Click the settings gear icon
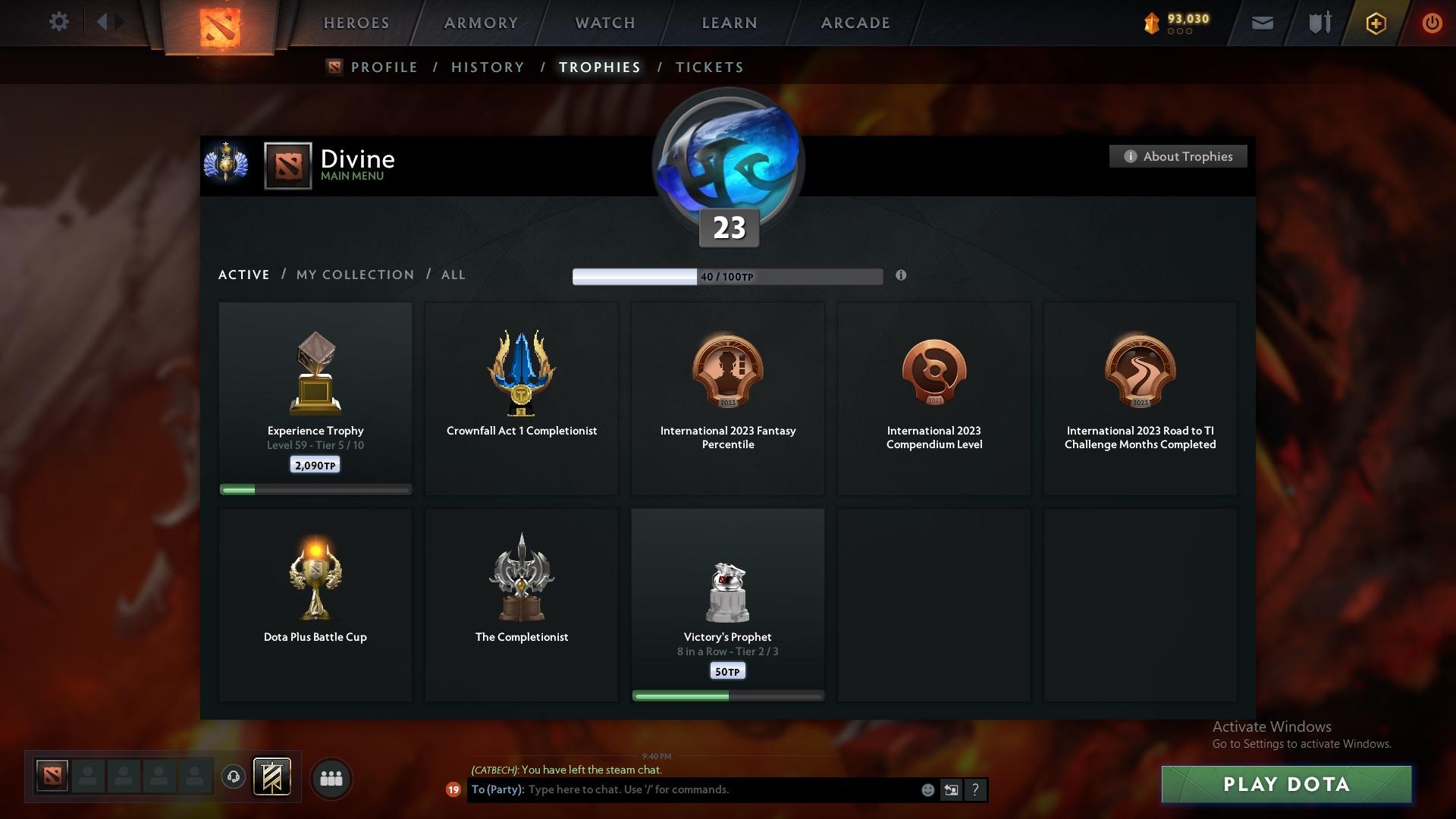The height and width of the screenshot is (819, 1456). coord(59,21)
